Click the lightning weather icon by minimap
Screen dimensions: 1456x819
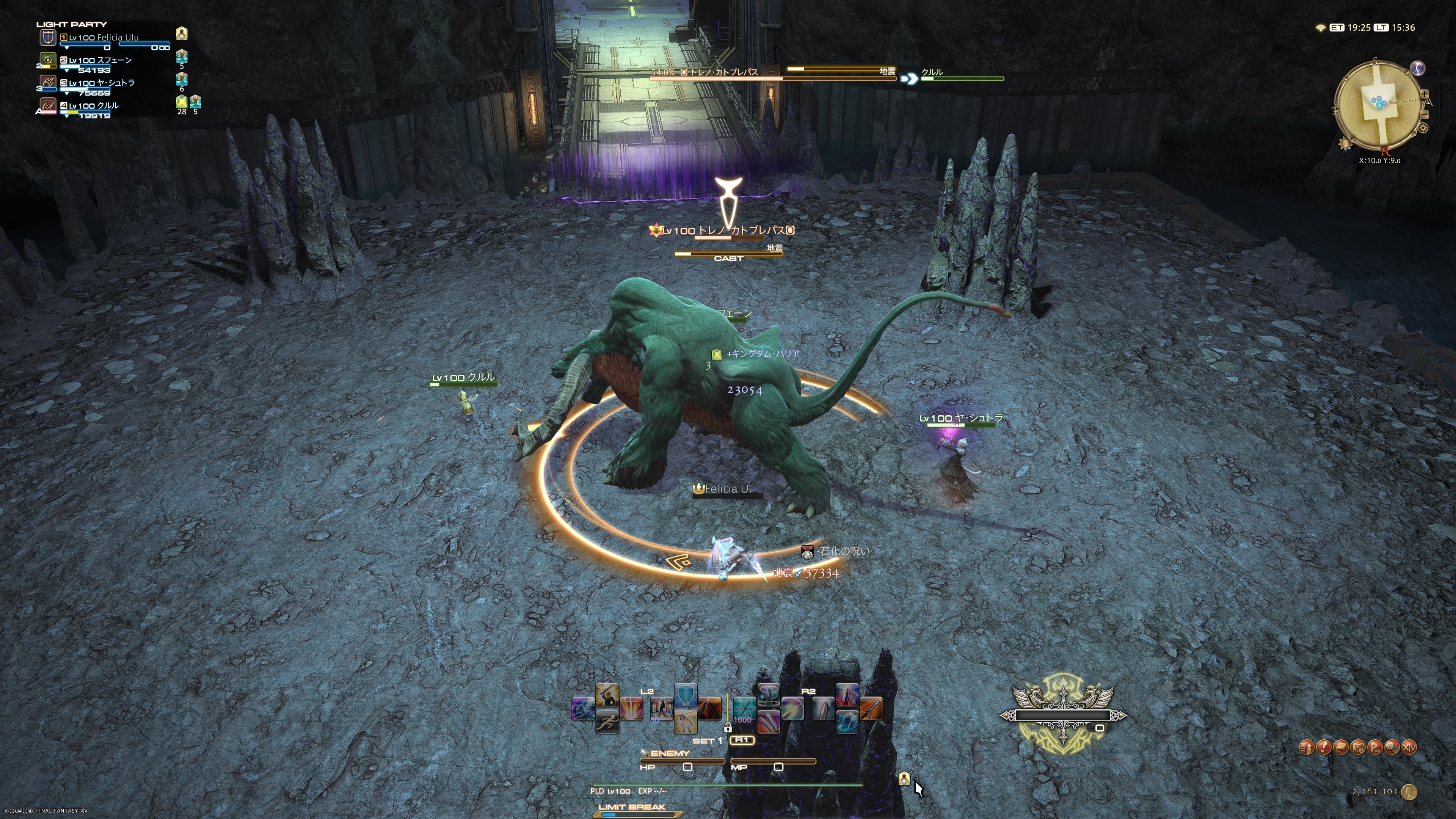(1418, 68)
